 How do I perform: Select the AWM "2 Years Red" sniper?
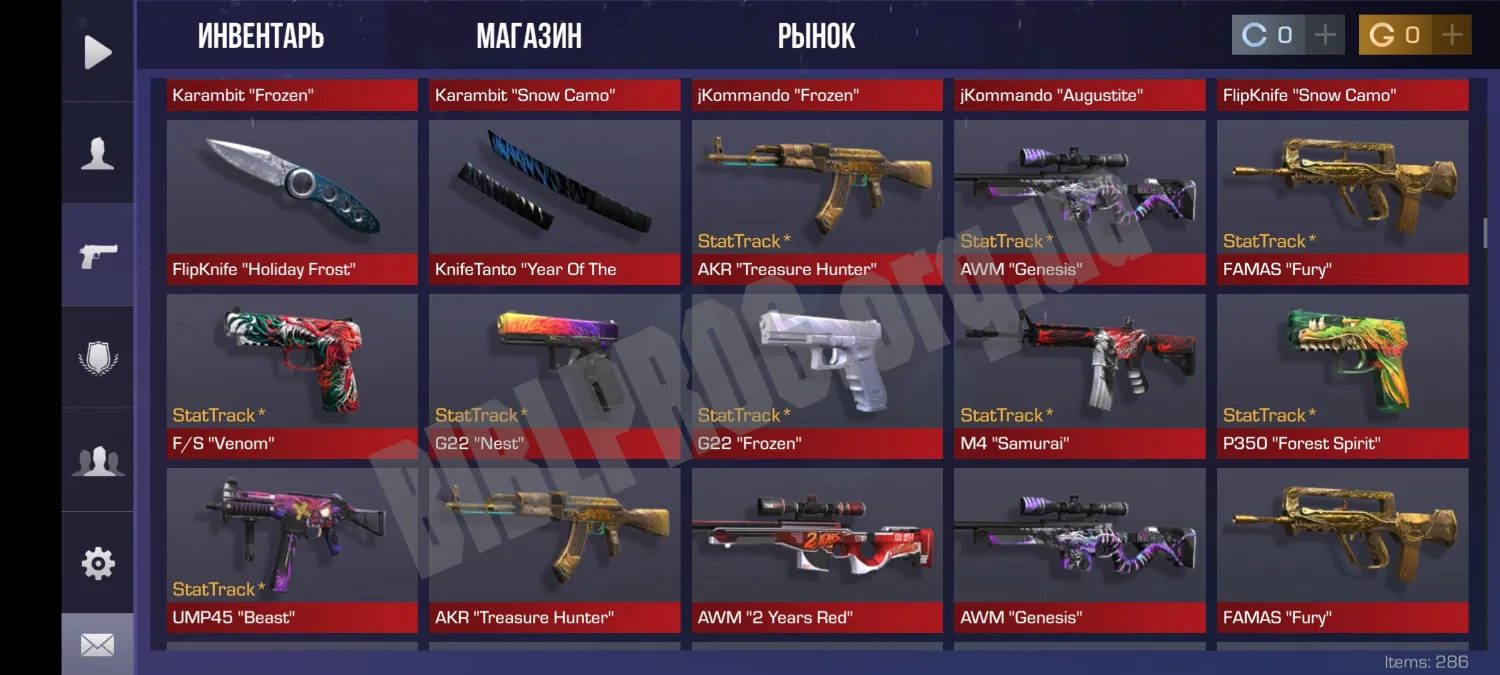click(817, 550)
